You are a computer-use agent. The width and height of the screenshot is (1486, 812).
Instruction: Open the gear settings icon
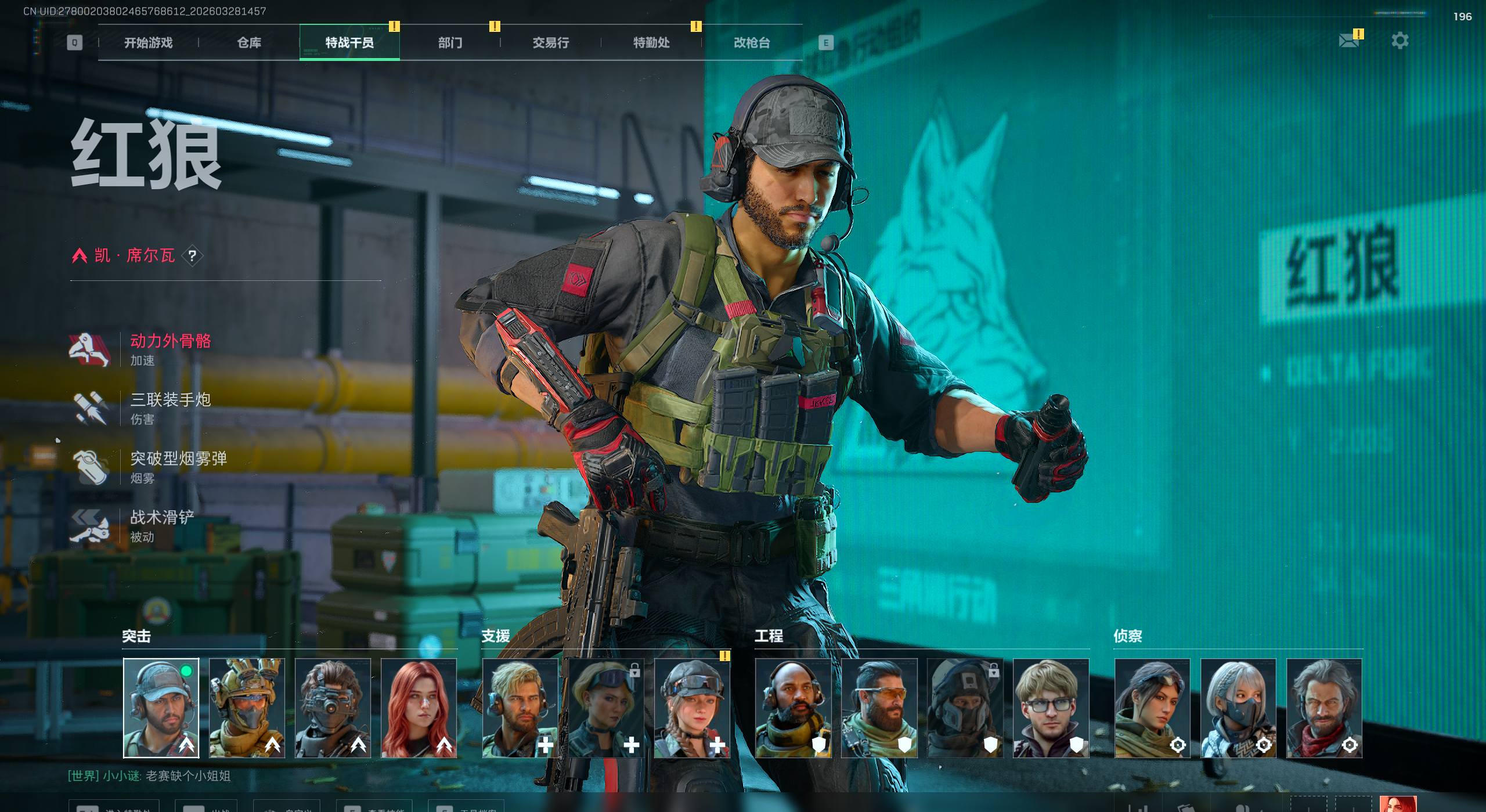[1400, 41]
